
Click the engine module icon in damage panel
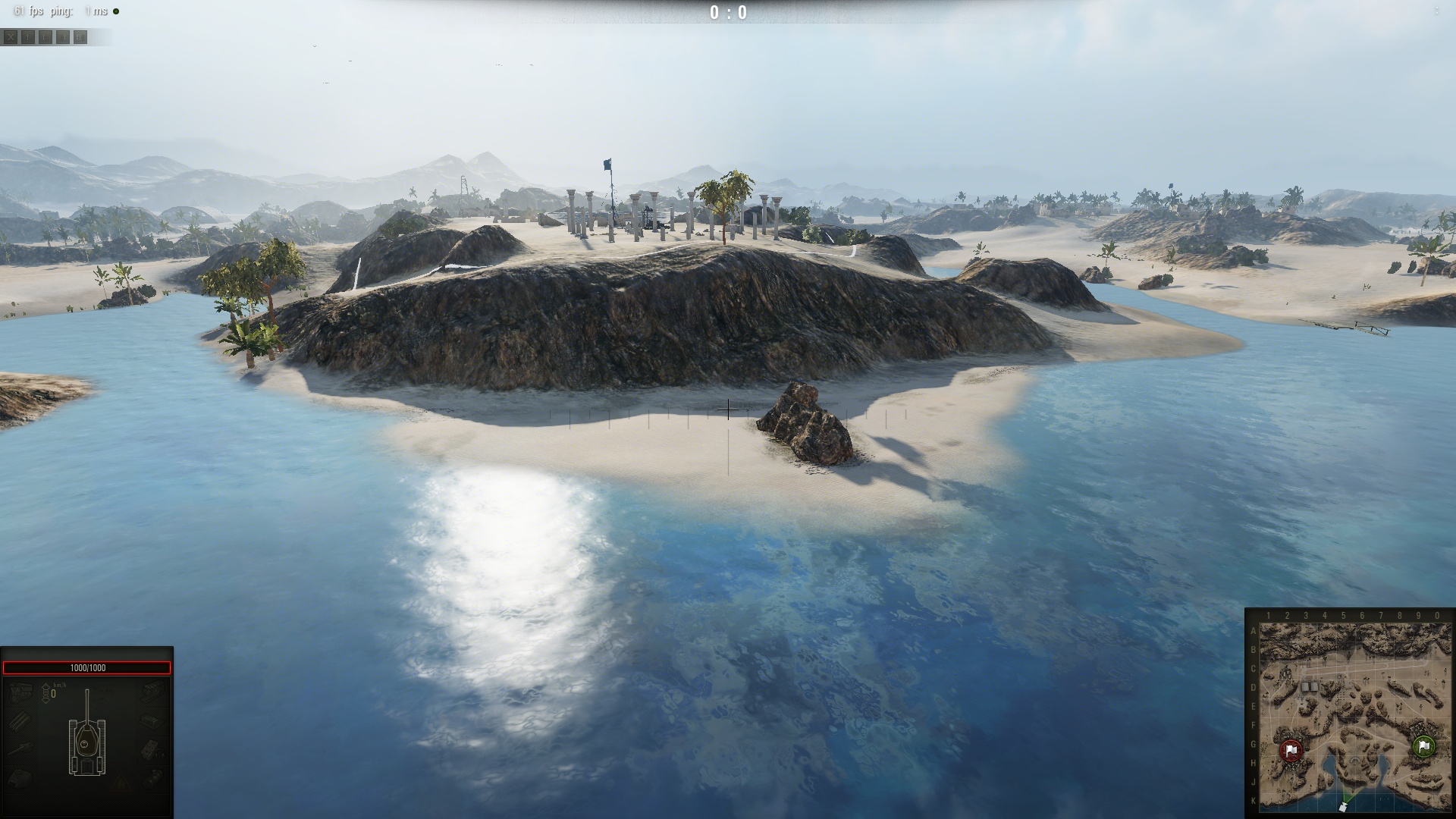20,692
